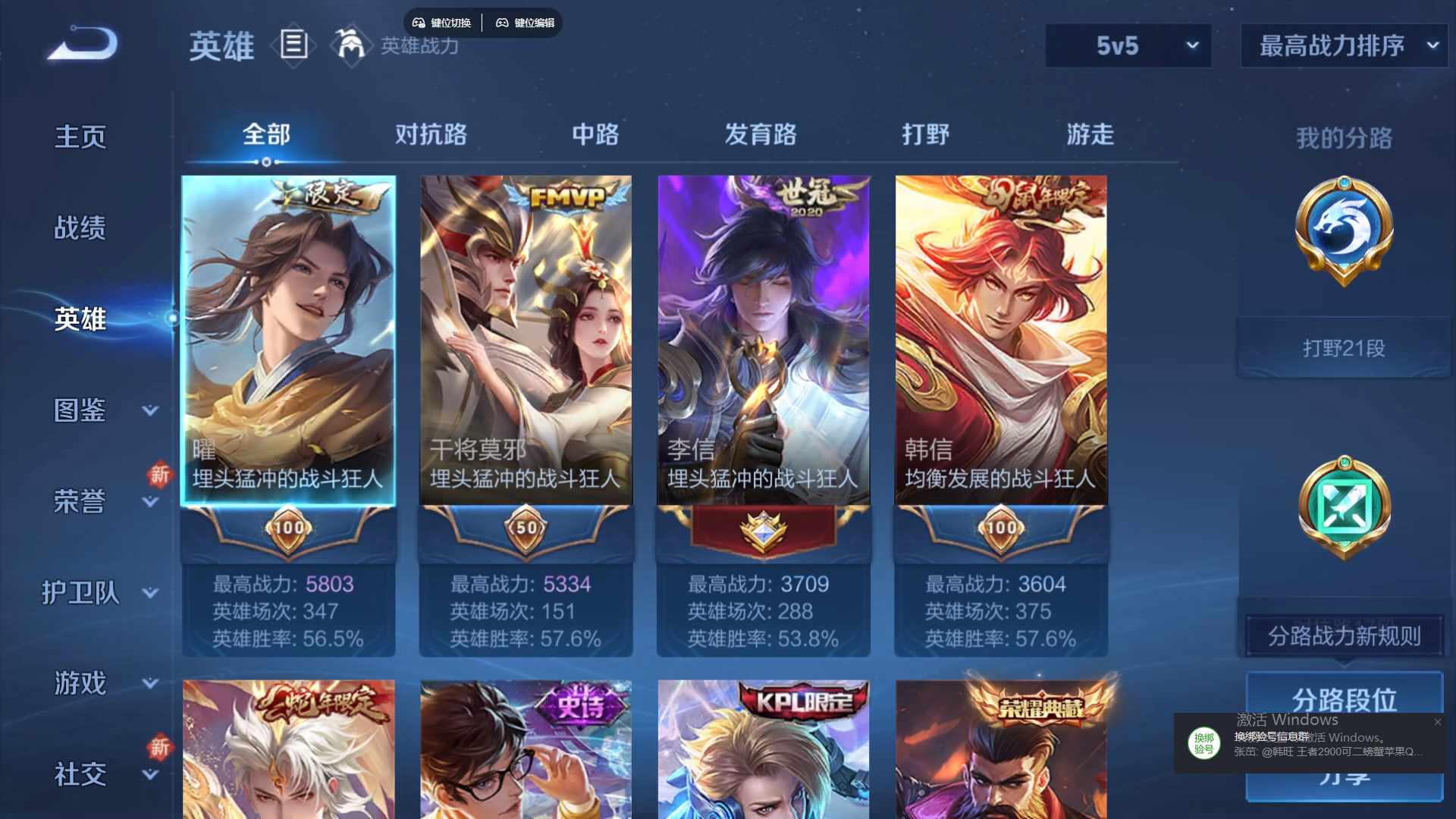The height and width of the screenshot is (819, 1456).
Task: Open 英雄战力 helmet icon
Action: (x=350, y=45)
